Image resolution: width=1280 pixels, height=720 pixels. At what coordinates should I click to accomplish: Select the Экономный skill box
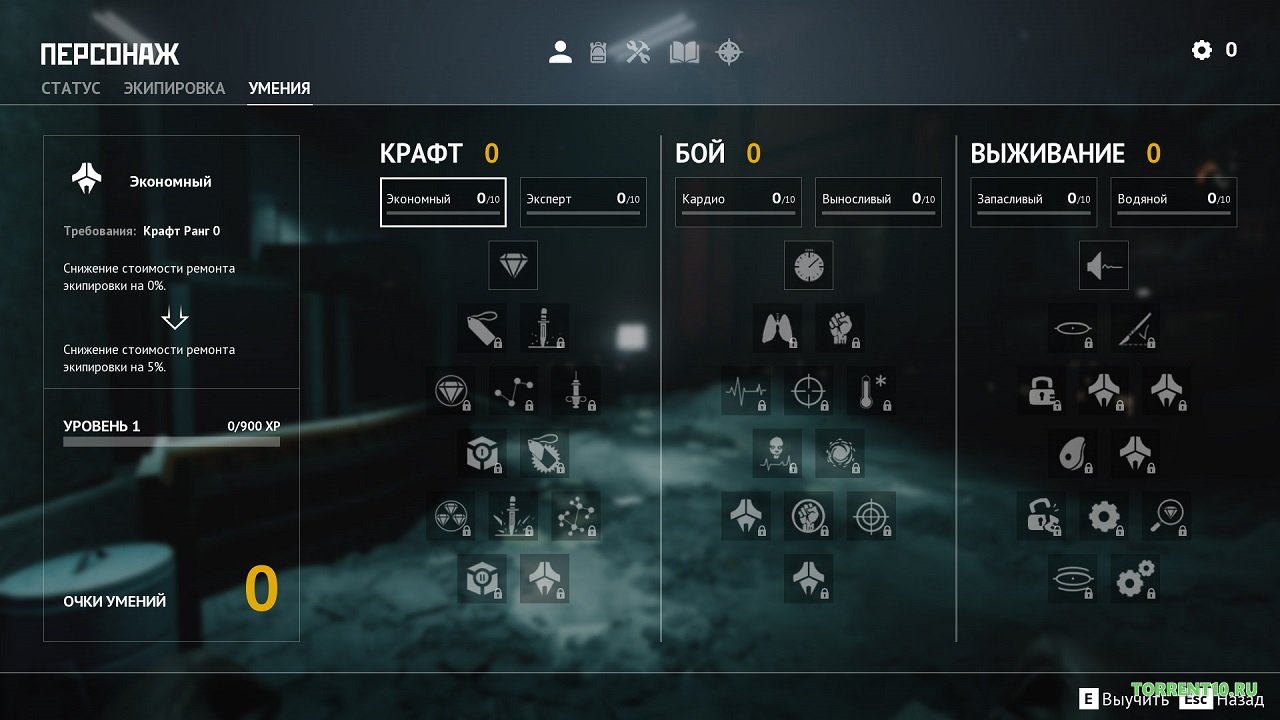point(443,202)
